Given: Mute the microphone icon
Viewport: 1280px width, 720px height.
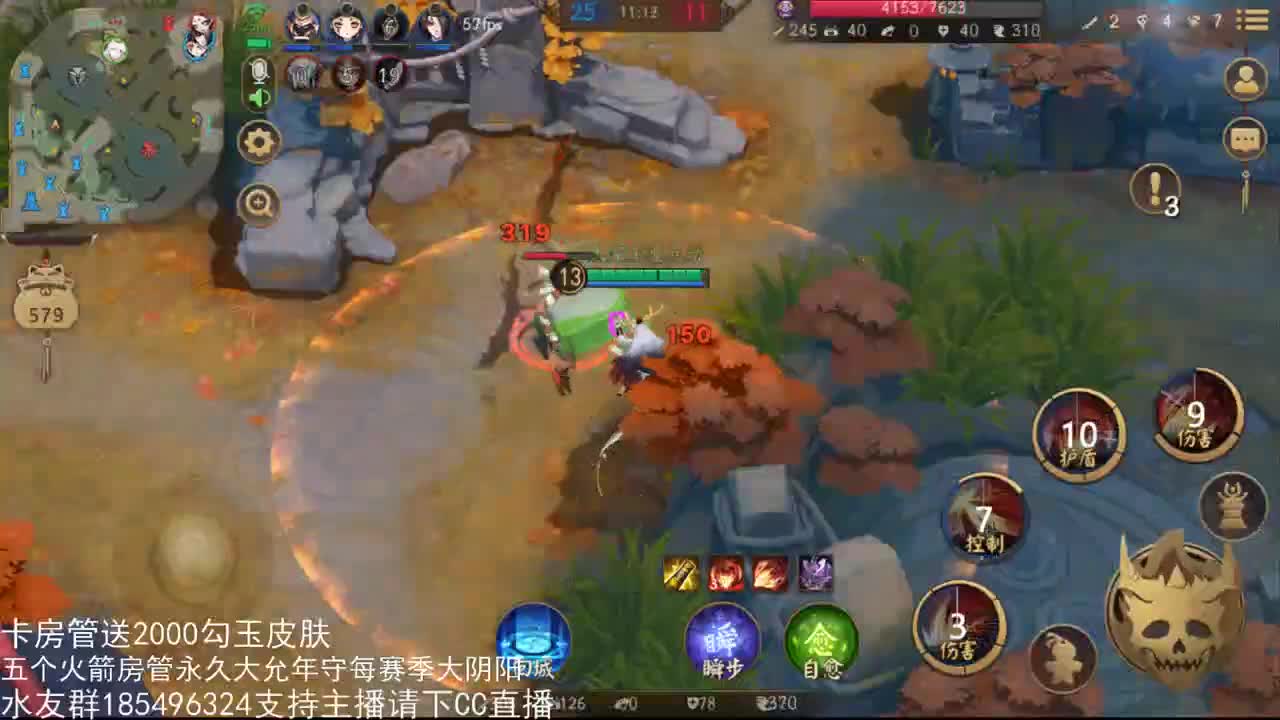Looking at the screenshot, I should click(258, 71).
